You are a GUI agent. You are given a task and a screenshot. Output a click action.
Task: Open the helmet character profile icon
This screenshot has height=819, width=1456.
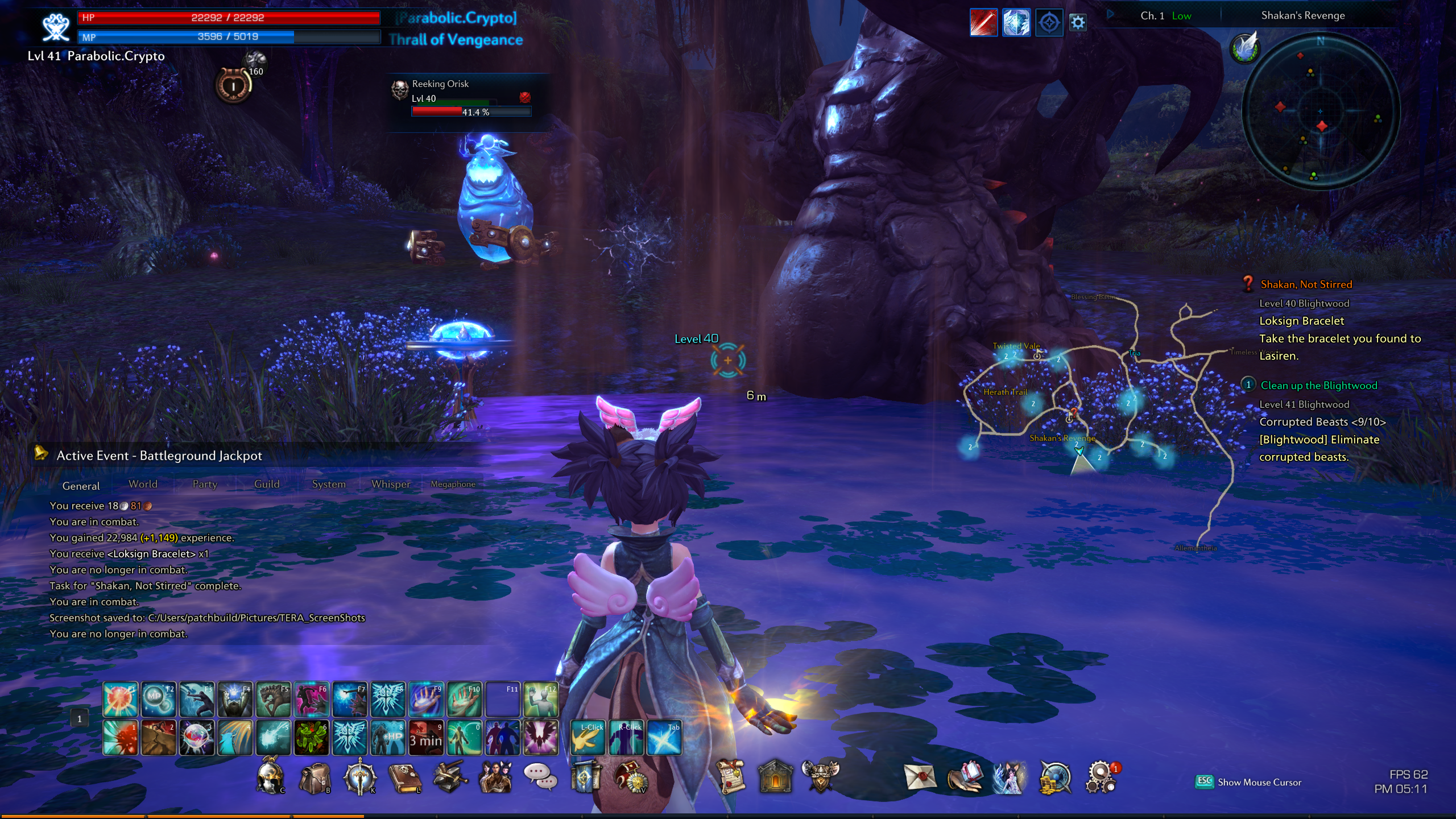(x=269, y=776)
